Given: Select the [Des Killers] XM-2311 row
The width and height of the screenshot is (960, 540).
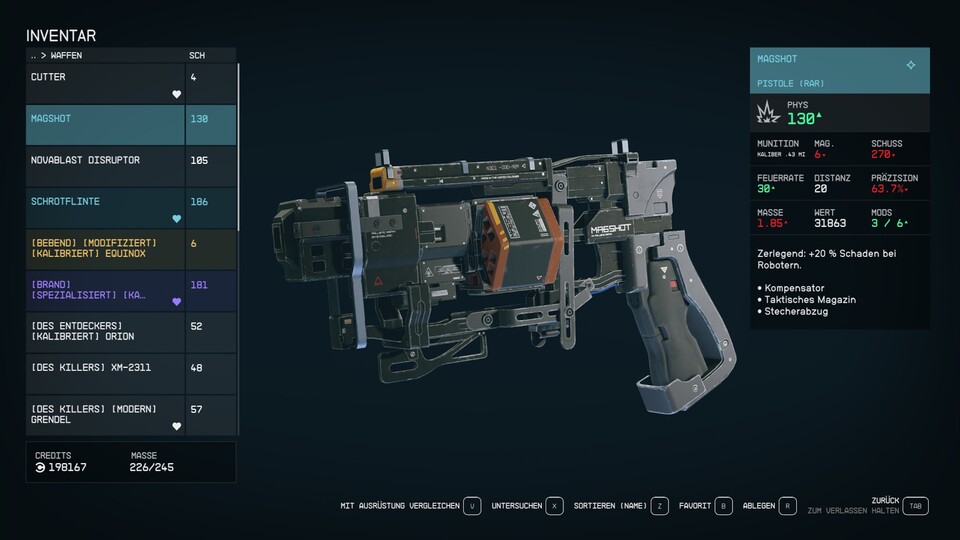Looking at the screenshot, I should click(105, 373).
